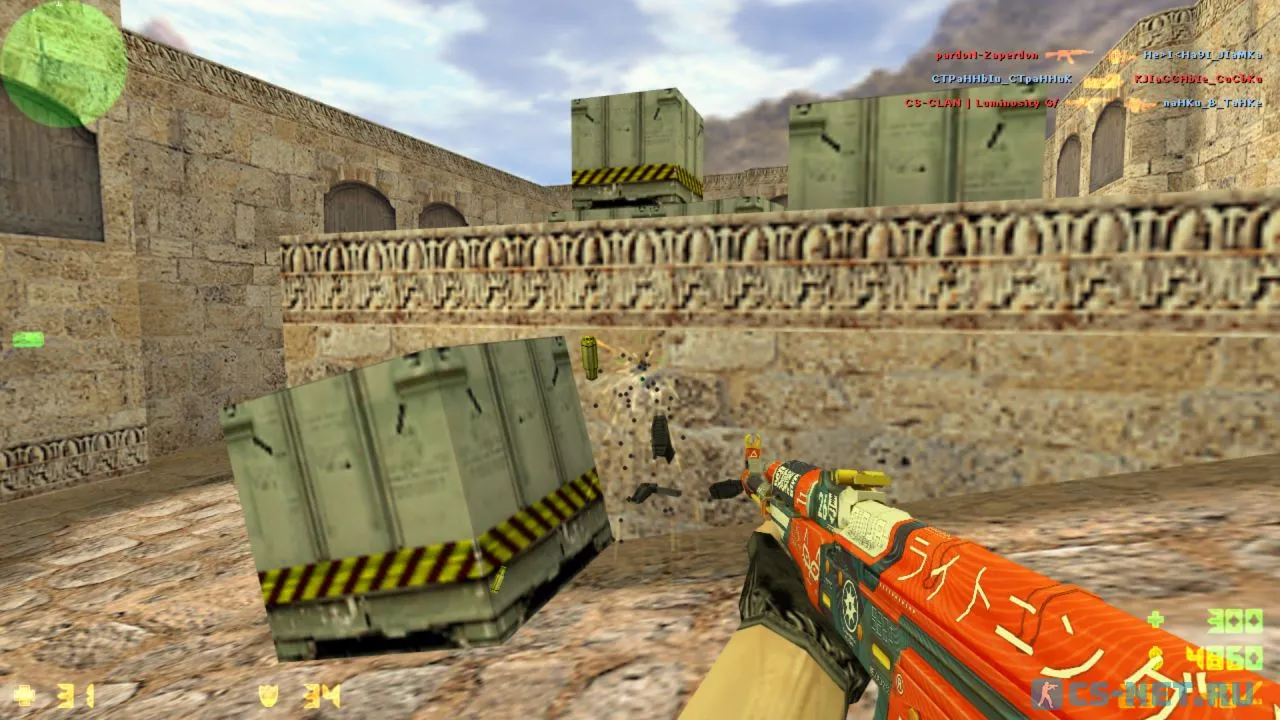The image size is (1280, 720).
Task: Select the name He>I<Ha9I_JIaMKa in the kill feed
Action: [x=1202, y=54]
